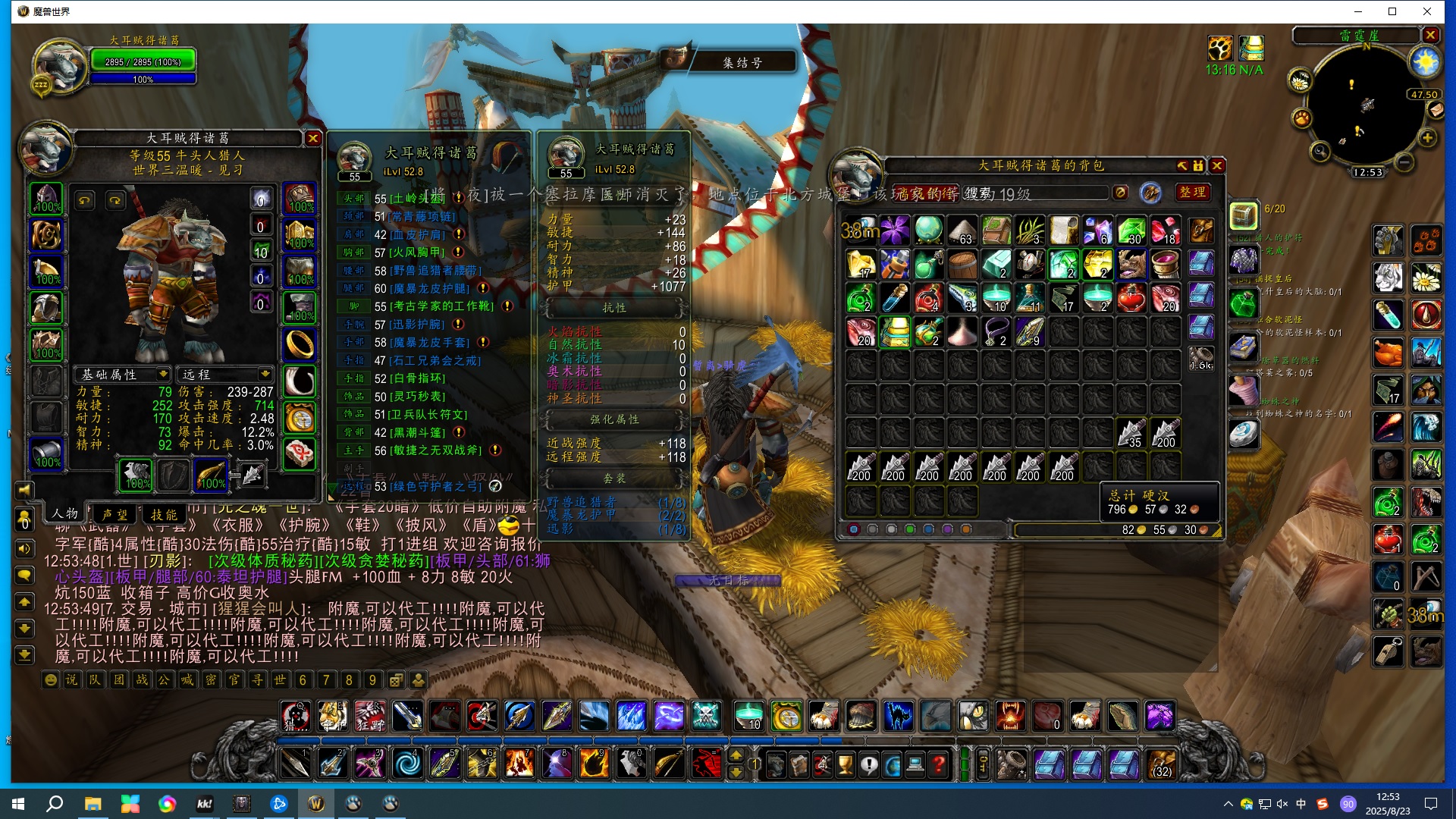Click the bag search input field

coord(1031,193)
